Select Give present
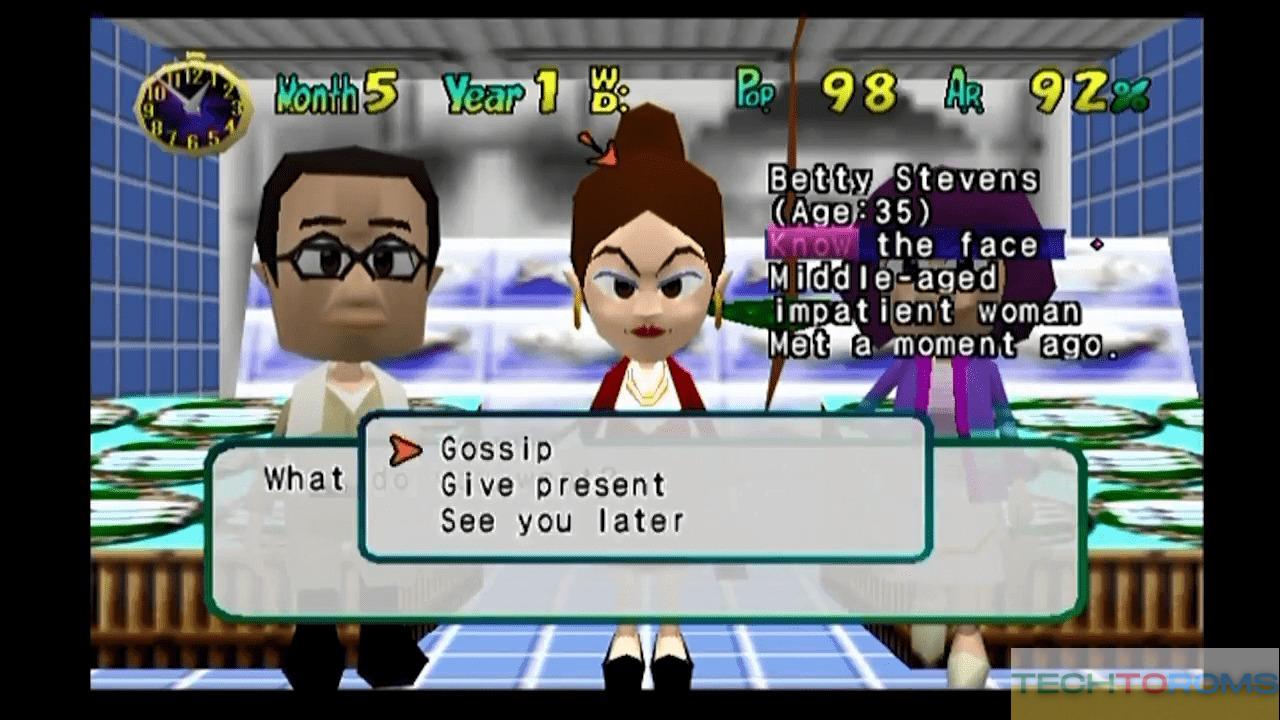 click(552, 486)
